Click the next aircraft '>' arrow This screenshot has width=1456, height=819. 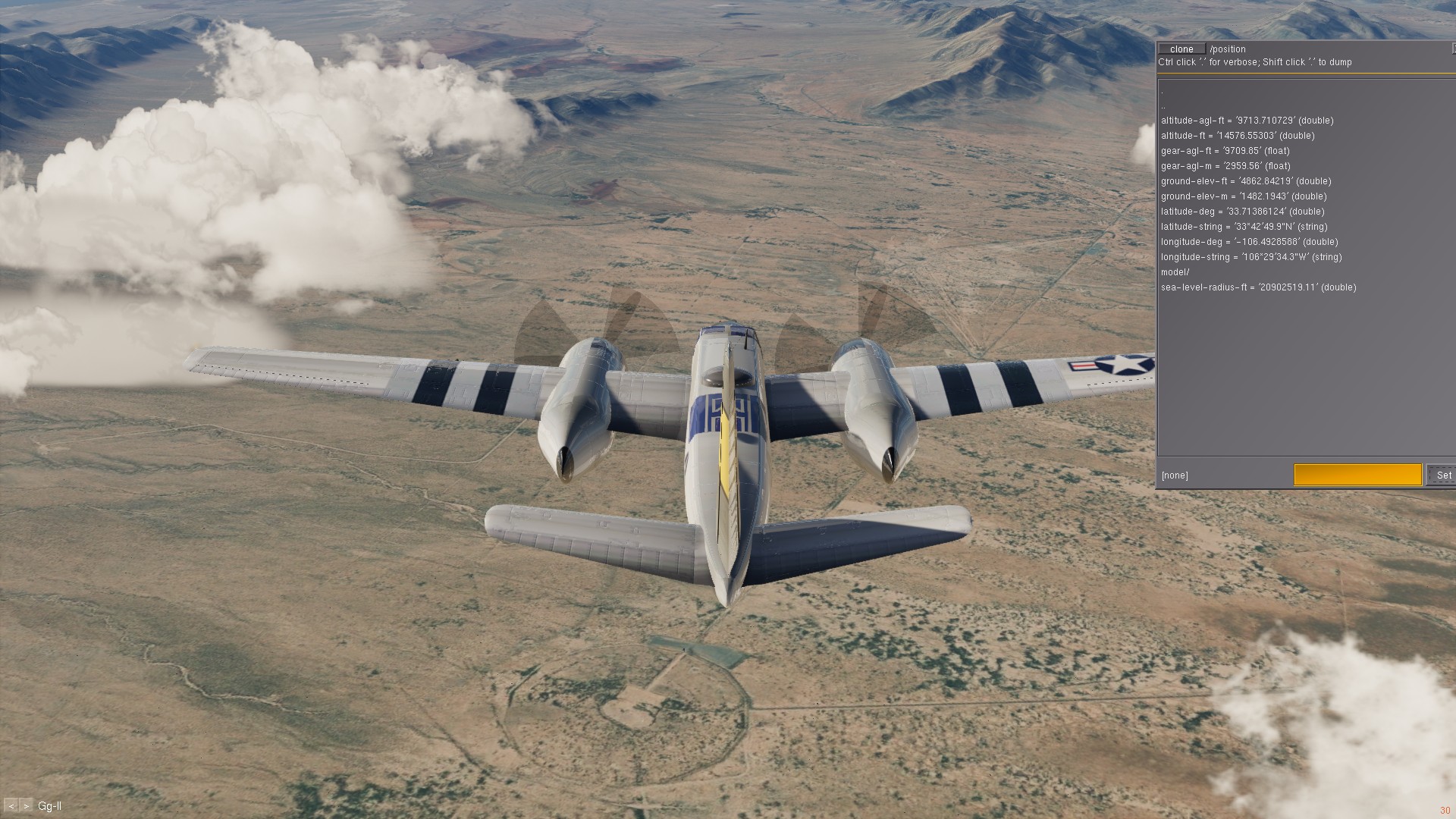point(27,806)
